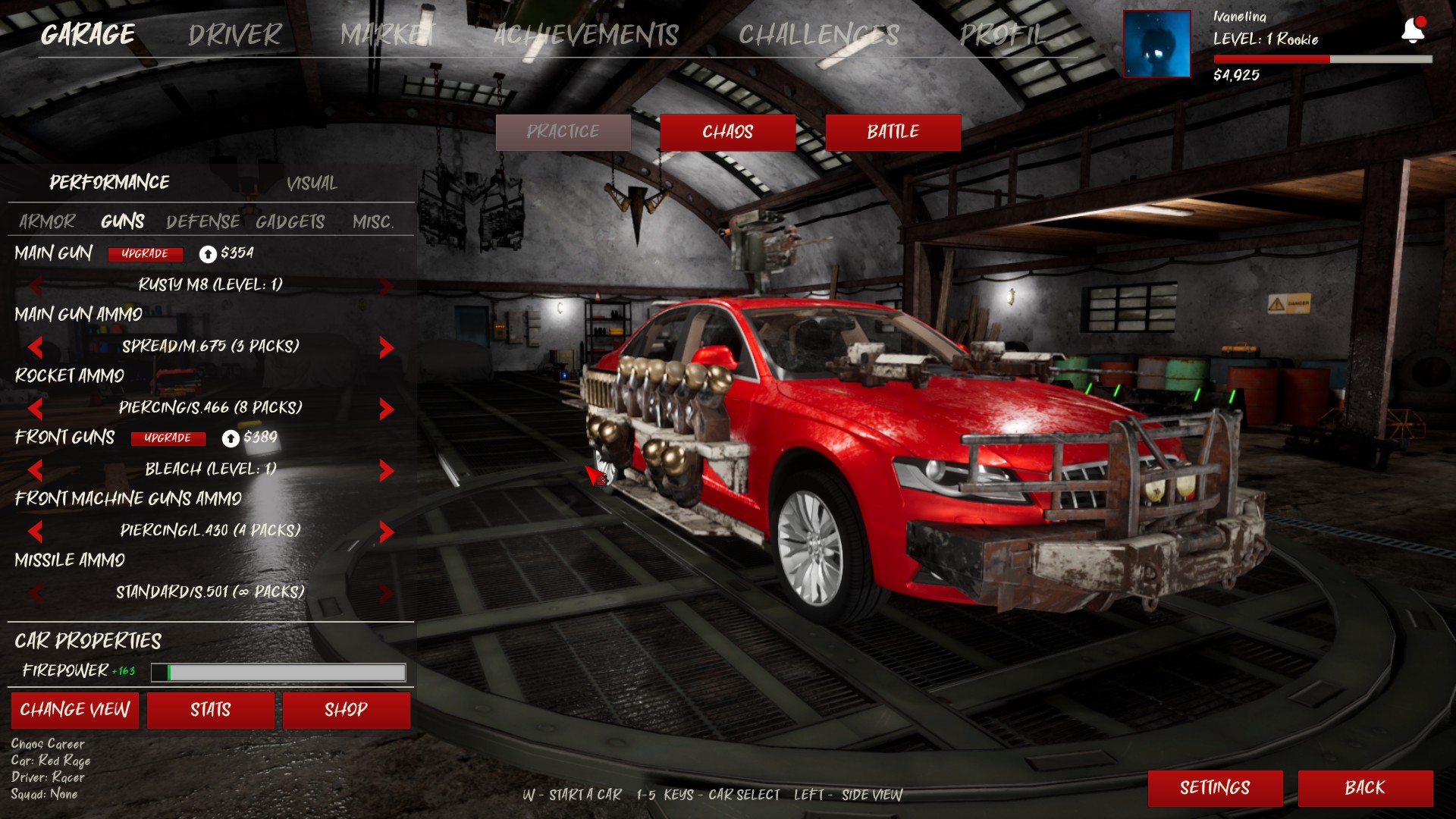Switch to the Visual customization tab
The image size is (1456, 819).
point(312,184)
